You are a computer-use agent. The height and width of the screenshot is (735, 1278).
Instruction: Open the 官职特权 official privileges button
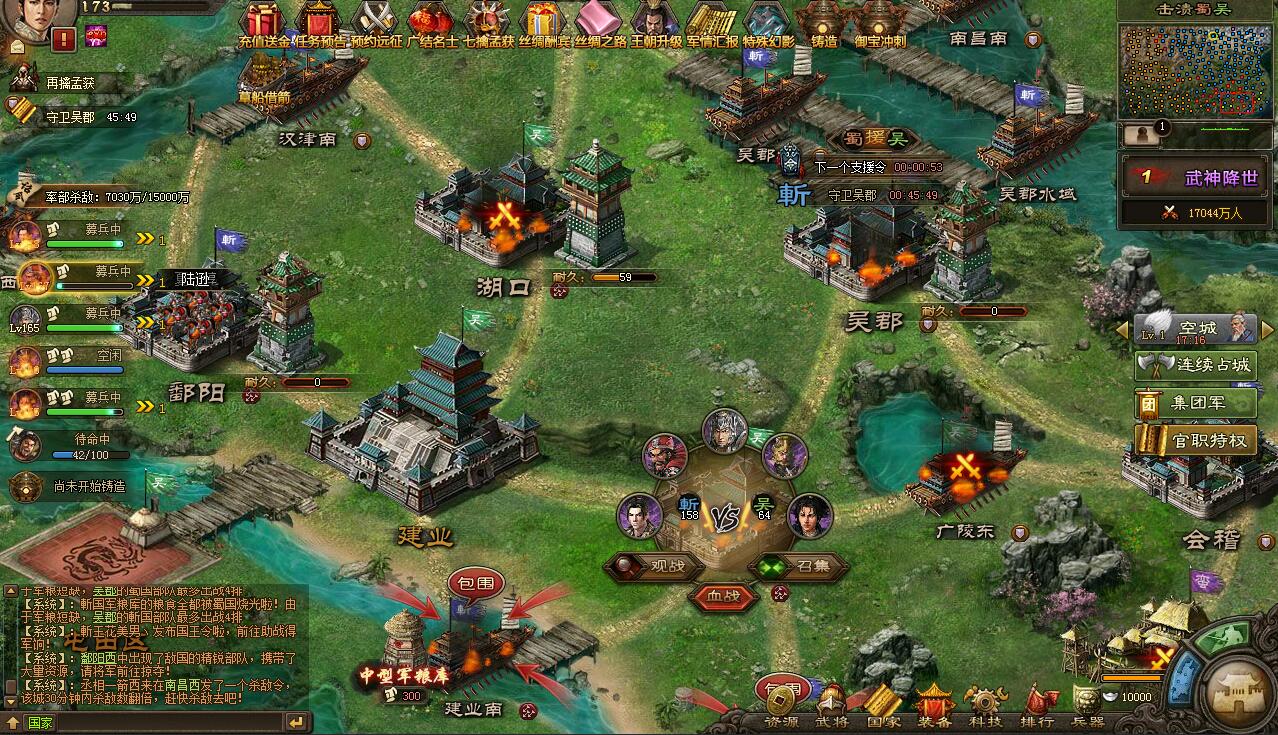pyautogui.click(x=1195, y=440)
